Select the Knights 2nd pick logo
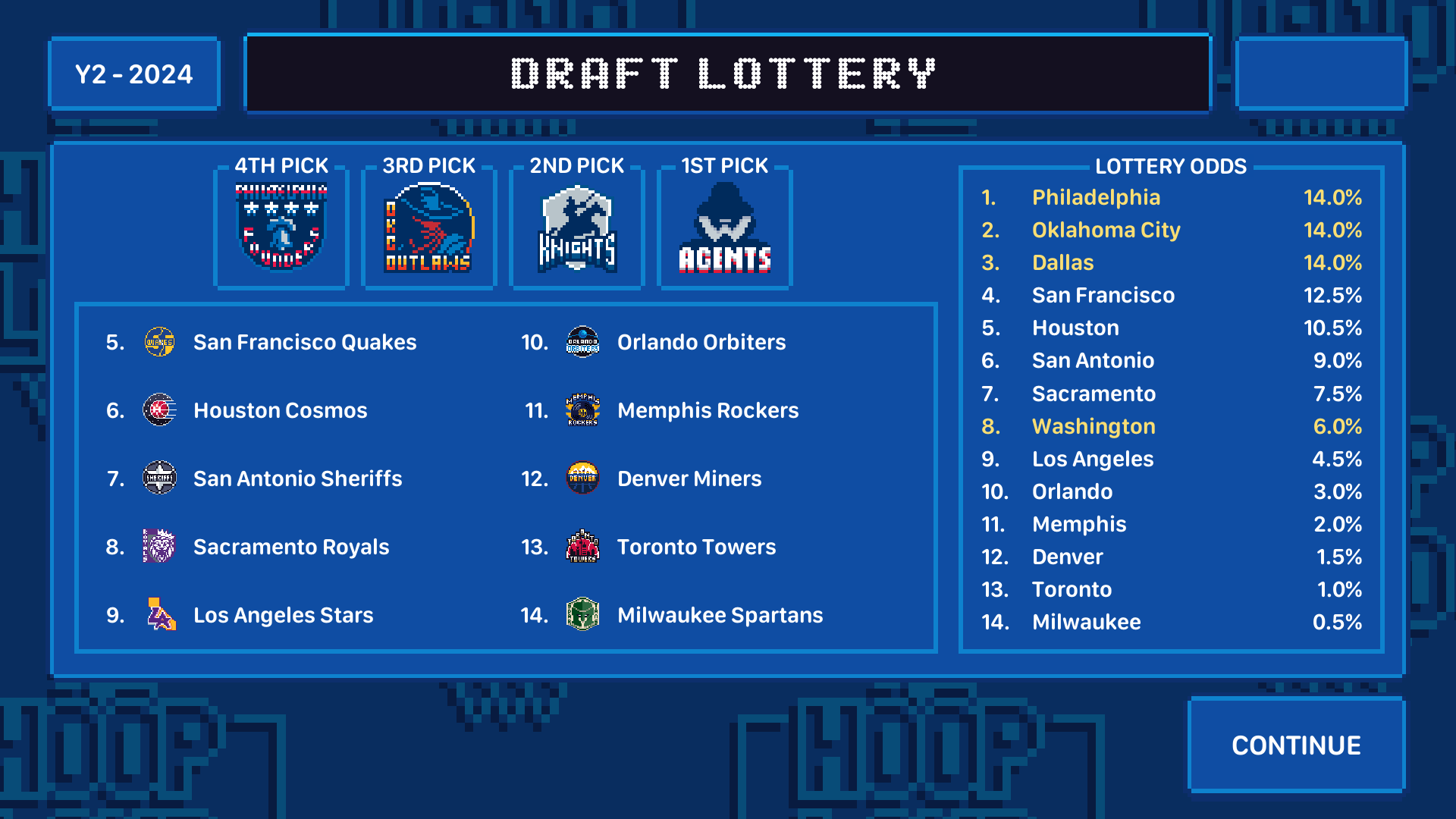 point(577,225)
